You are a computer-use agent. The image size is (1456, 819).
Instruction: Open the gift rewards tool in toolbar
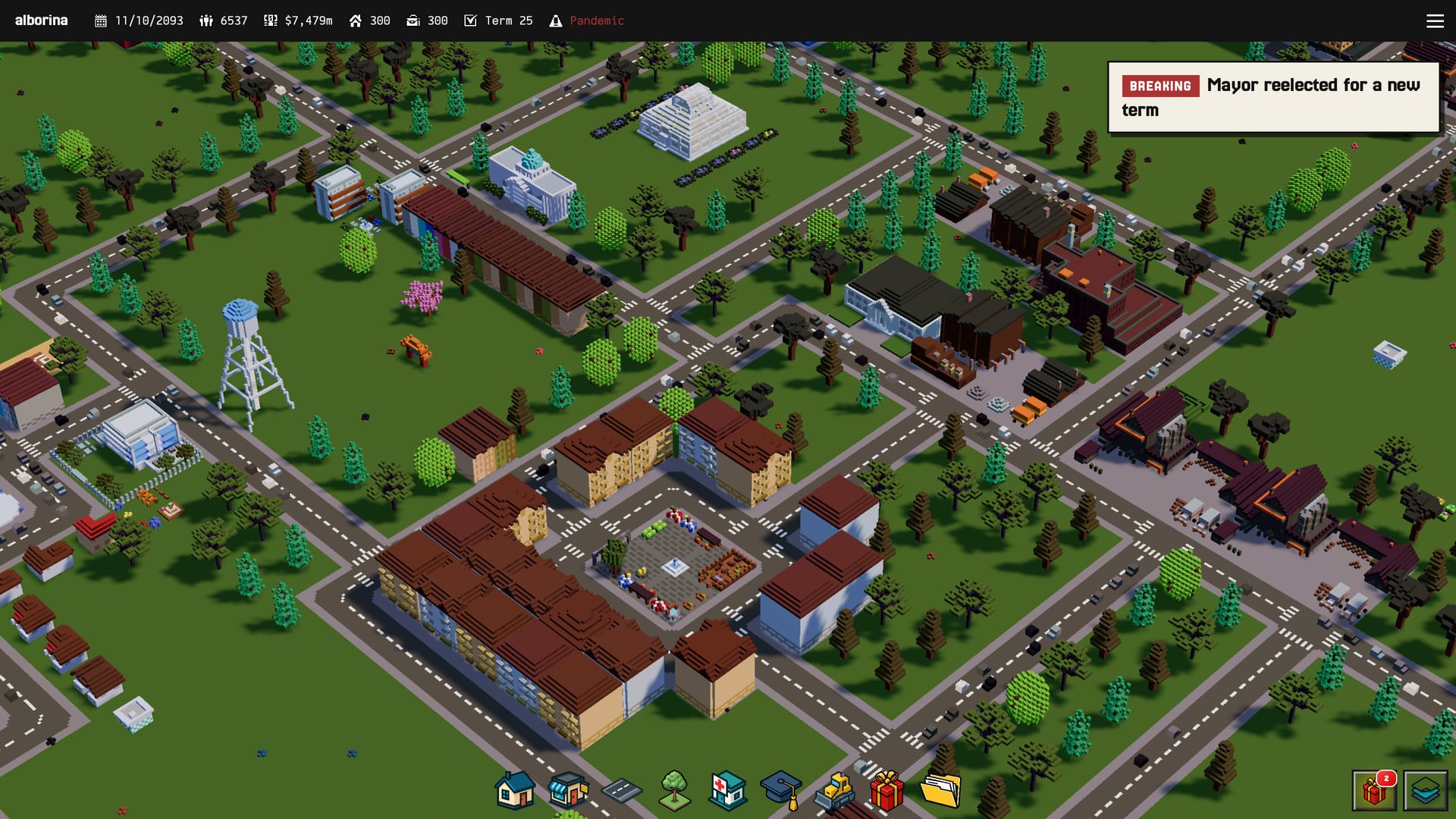(886, 791)
